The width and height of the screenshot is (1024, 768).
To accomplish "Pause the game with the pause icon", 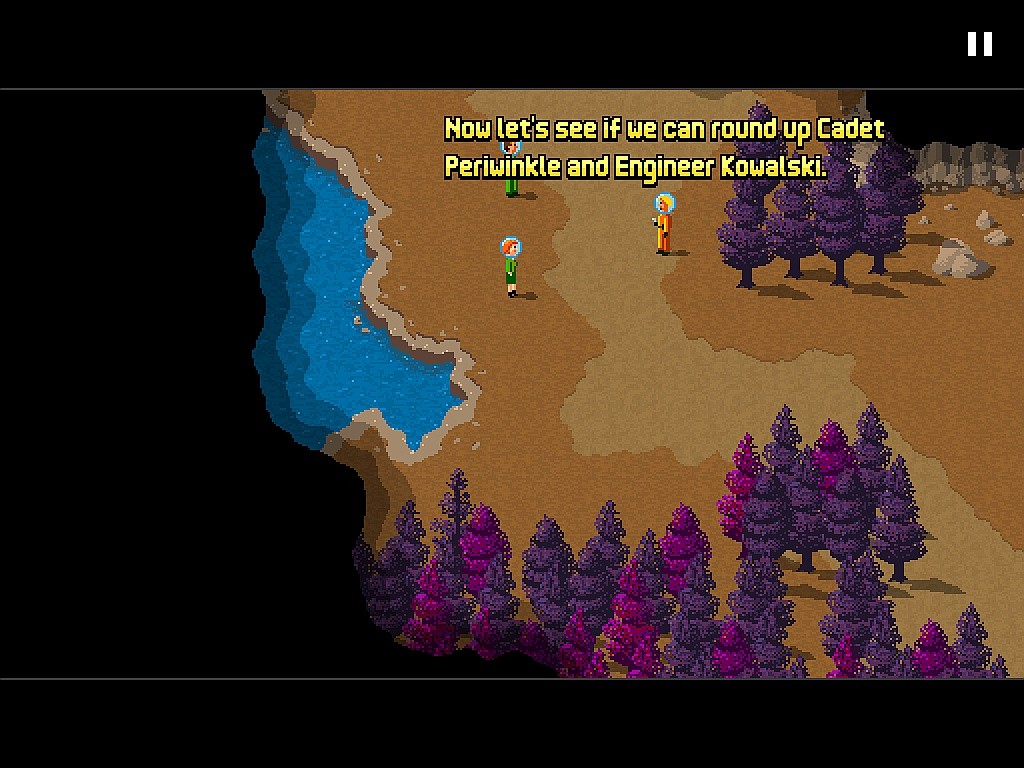I will click(979, 44).
